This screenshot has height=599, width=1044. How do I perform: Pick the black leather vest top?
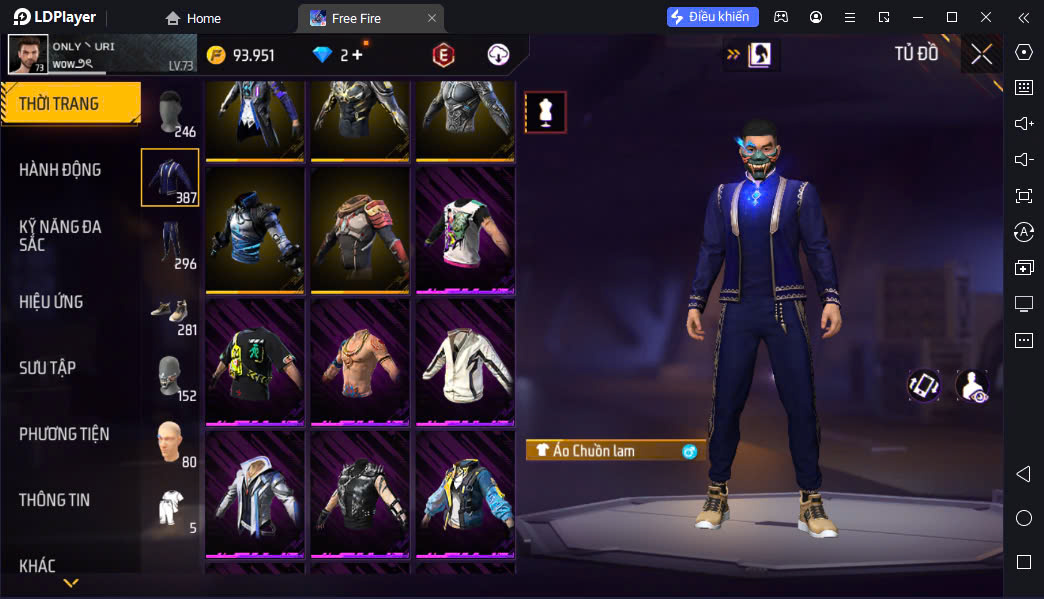360,494
